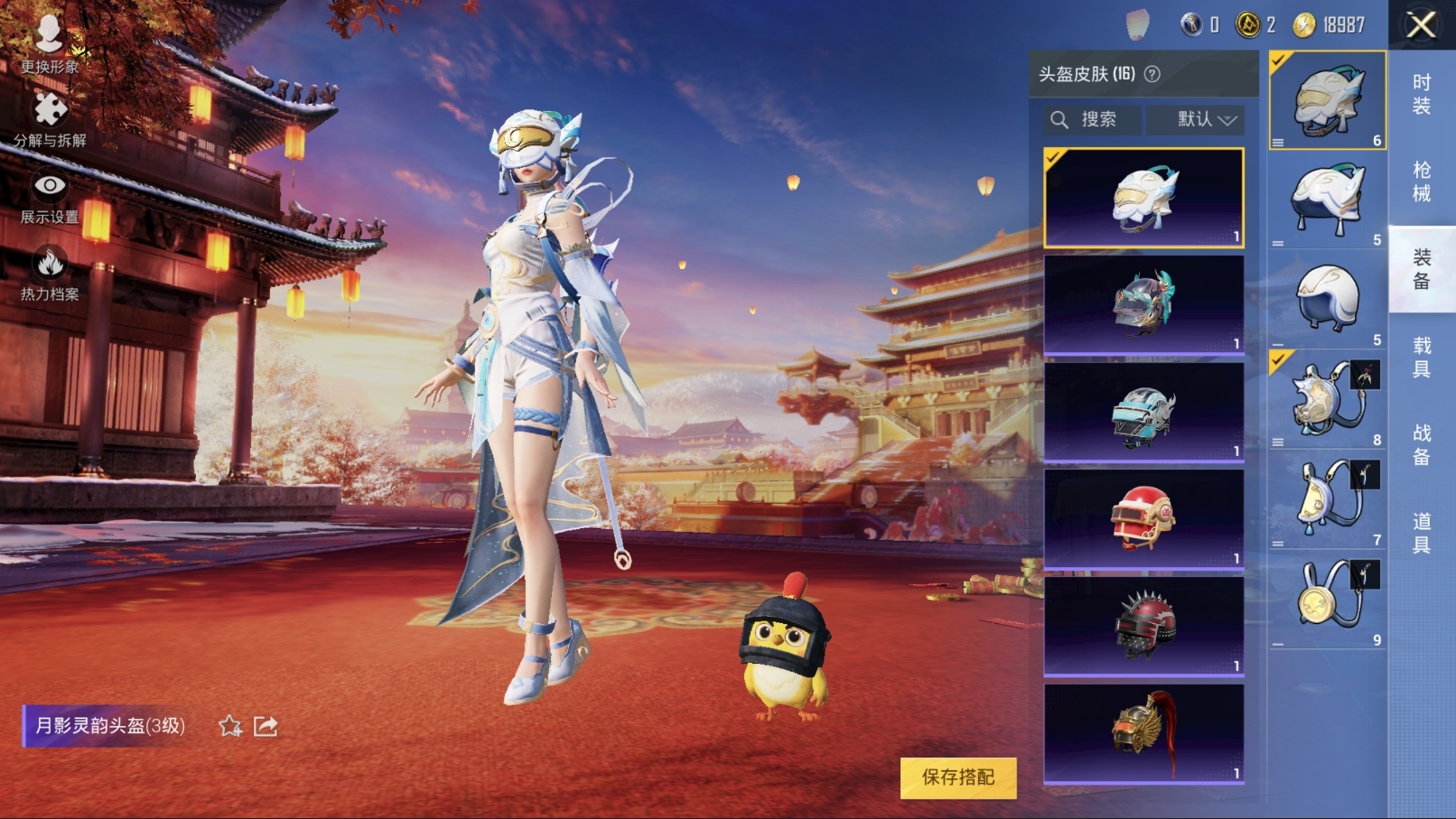Share the helmet skin via arrow icon
1456x819 pixels.
coord(266,726)
